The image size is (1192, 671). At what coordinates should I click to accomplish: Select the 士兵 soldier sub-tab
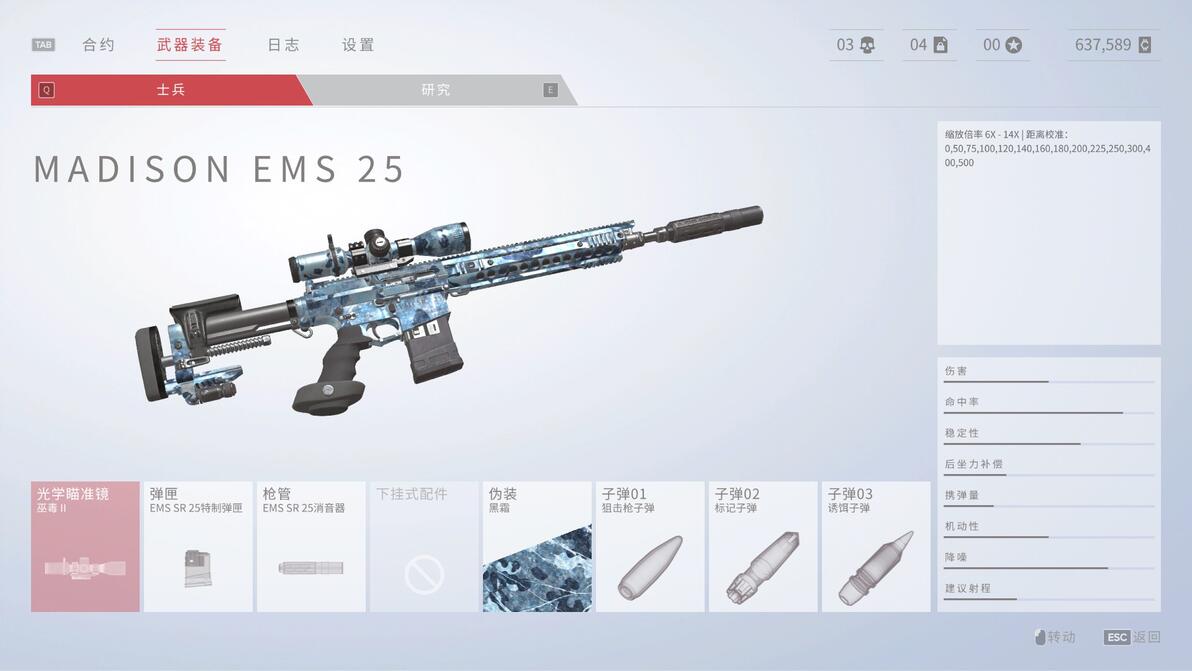(x=171, y=90)
